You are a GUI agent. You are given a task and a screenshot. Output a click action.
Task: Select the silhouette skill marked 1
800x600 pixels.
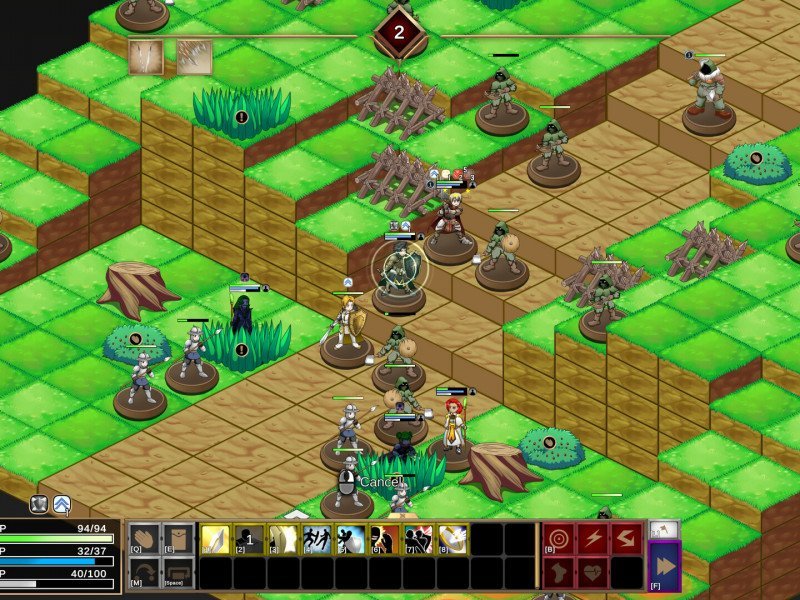[250, 540]
